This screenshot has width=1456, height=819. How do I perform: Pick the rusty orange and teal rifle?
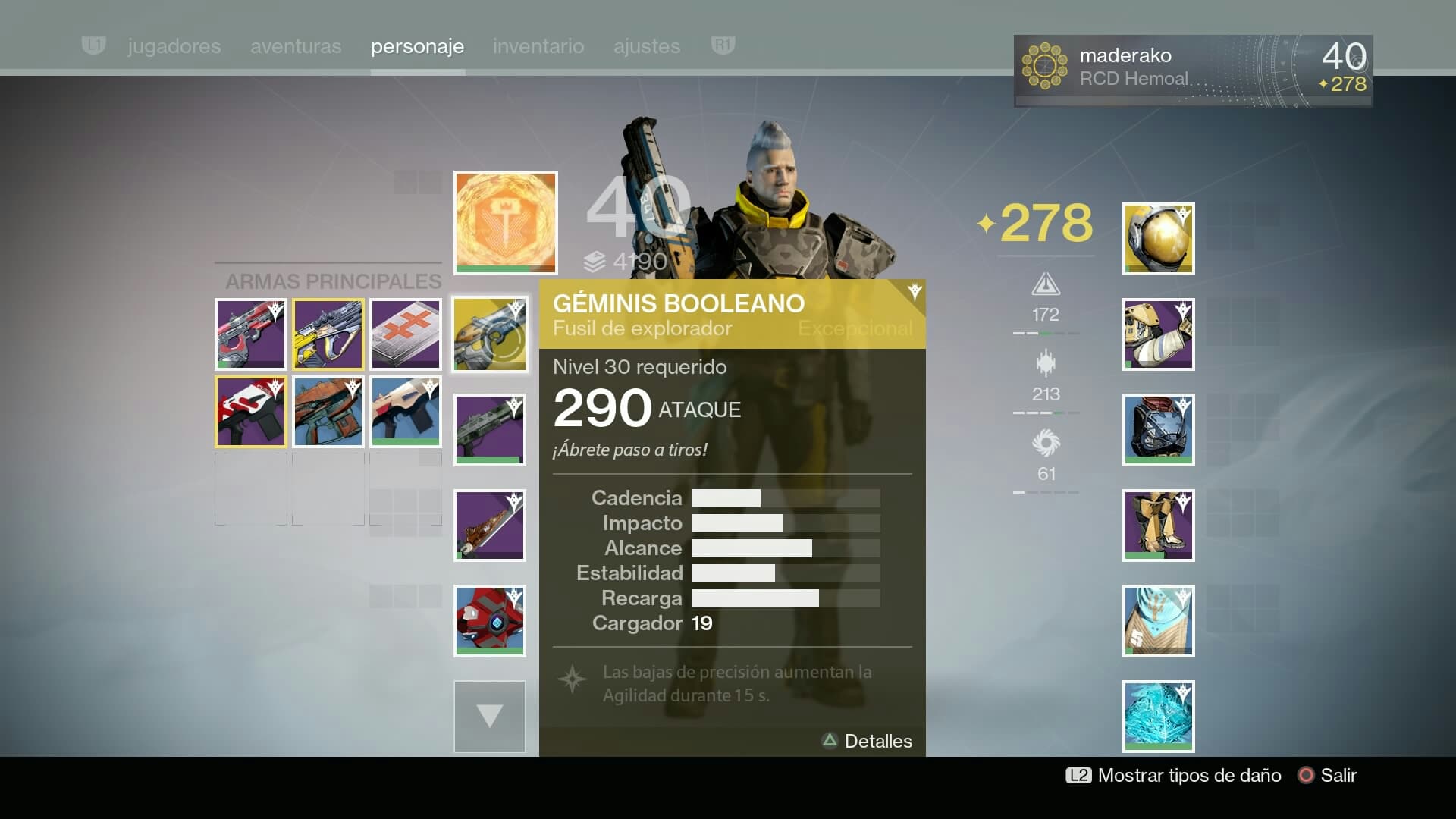pos(328,412)
